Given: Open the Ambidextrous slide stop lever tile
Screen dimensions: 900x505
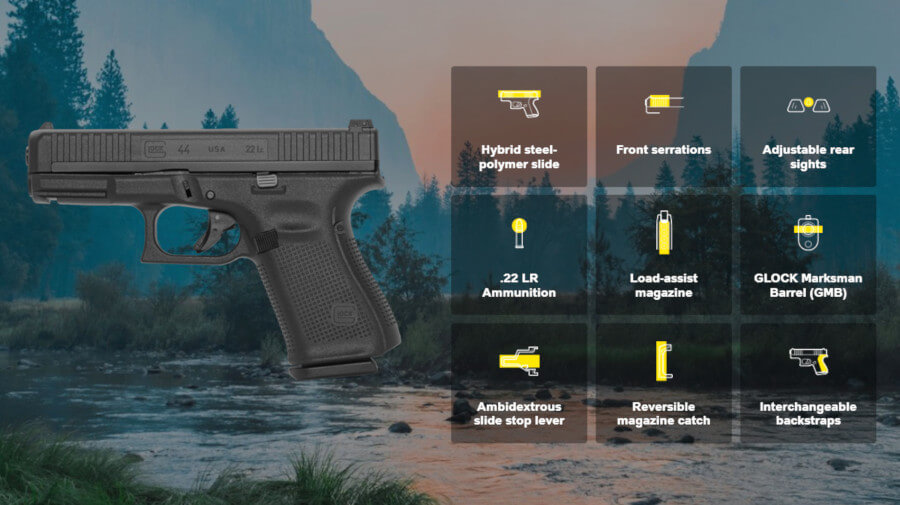Looking at the screenshot, I should 519,383.
